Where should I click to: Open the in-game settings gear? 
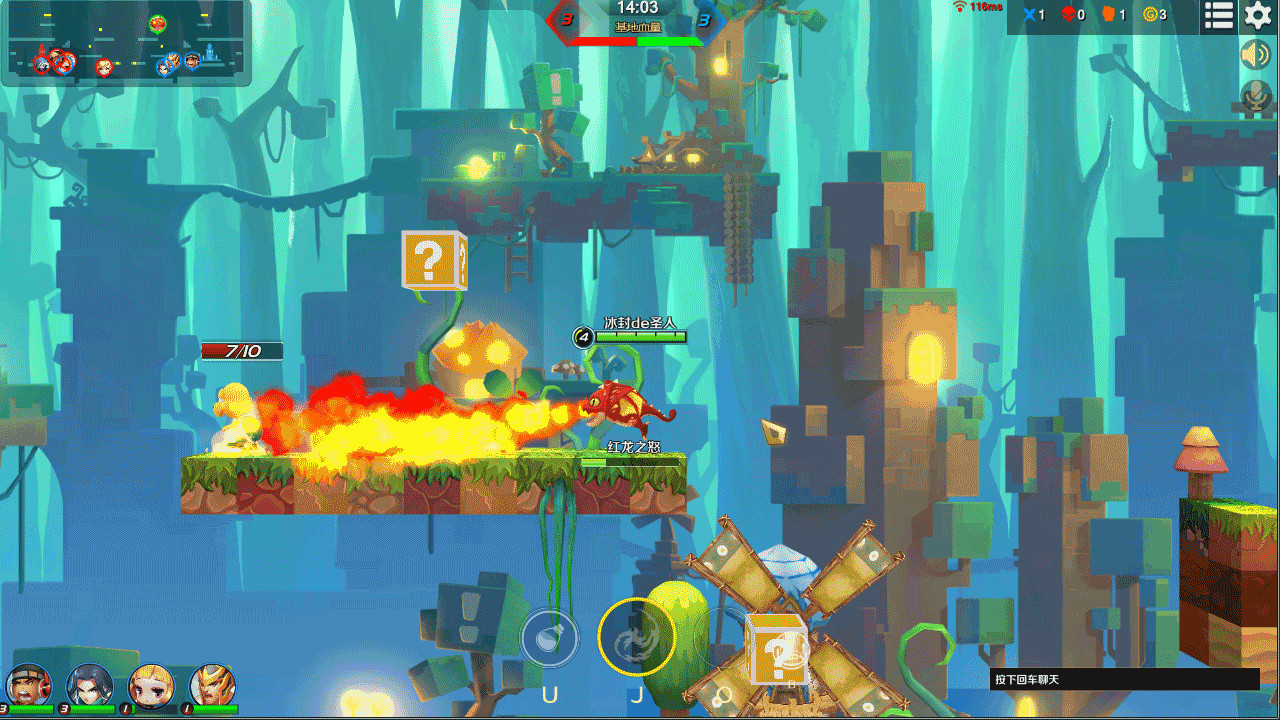point(1257,15)
